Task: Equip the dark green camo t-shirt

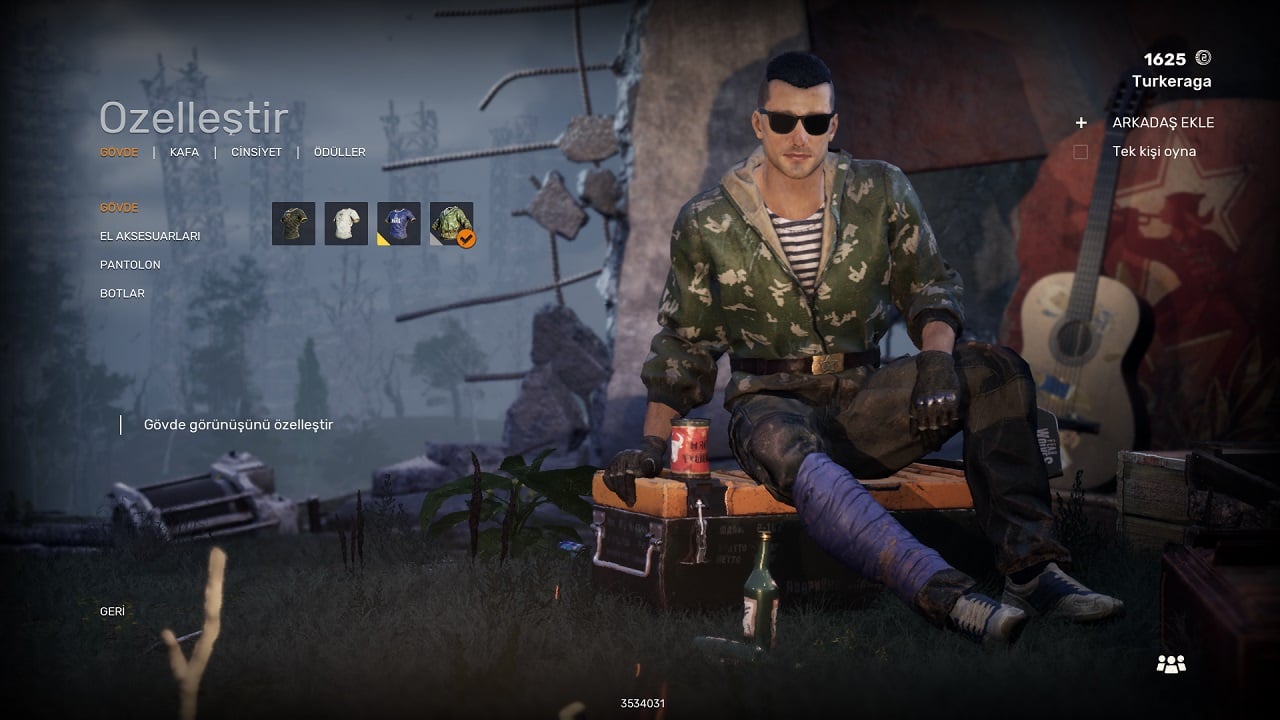Action: tap(293, 224)
